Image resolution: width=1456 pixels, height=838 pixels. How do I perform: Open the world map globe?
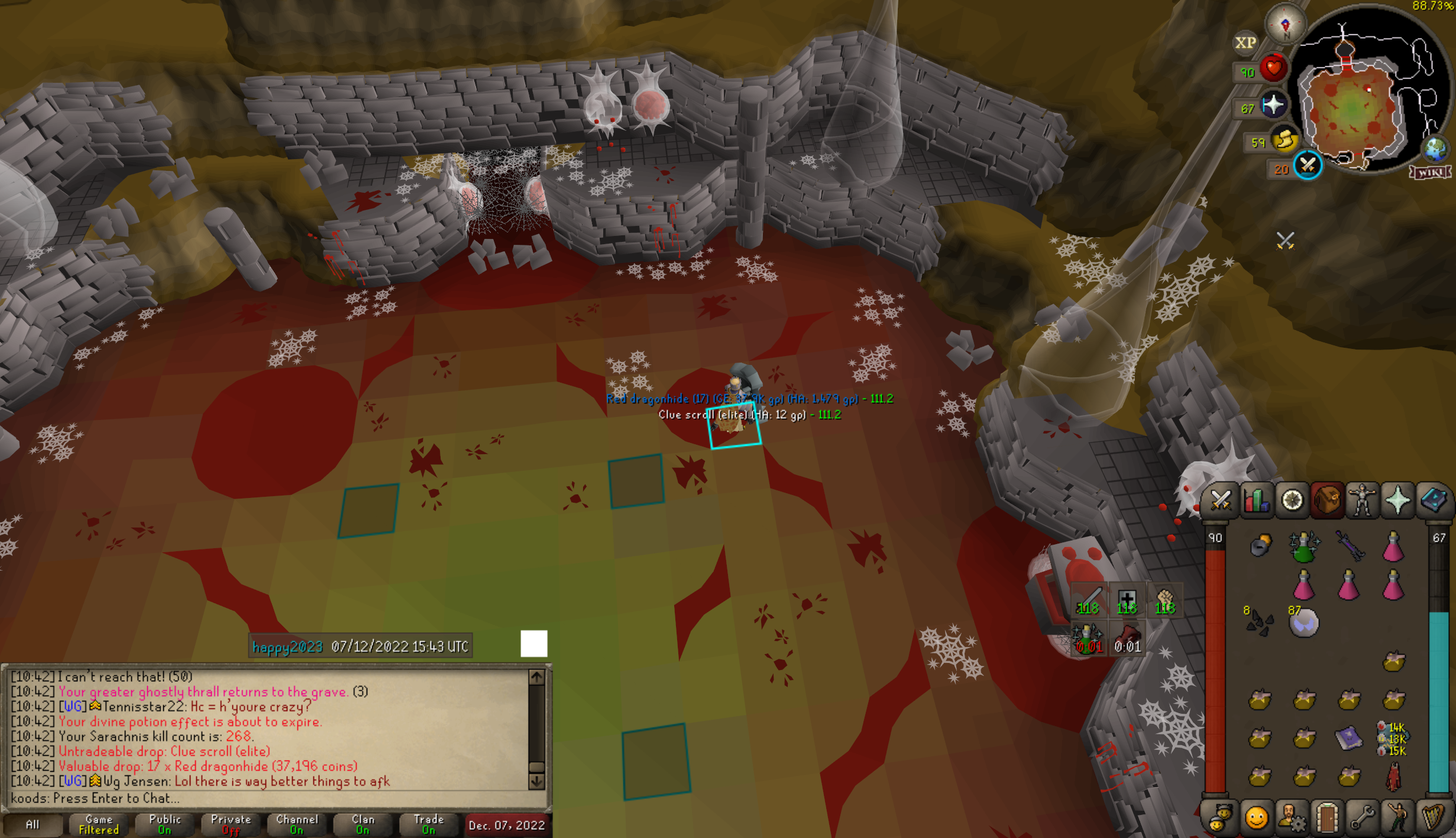[1435, 148]
